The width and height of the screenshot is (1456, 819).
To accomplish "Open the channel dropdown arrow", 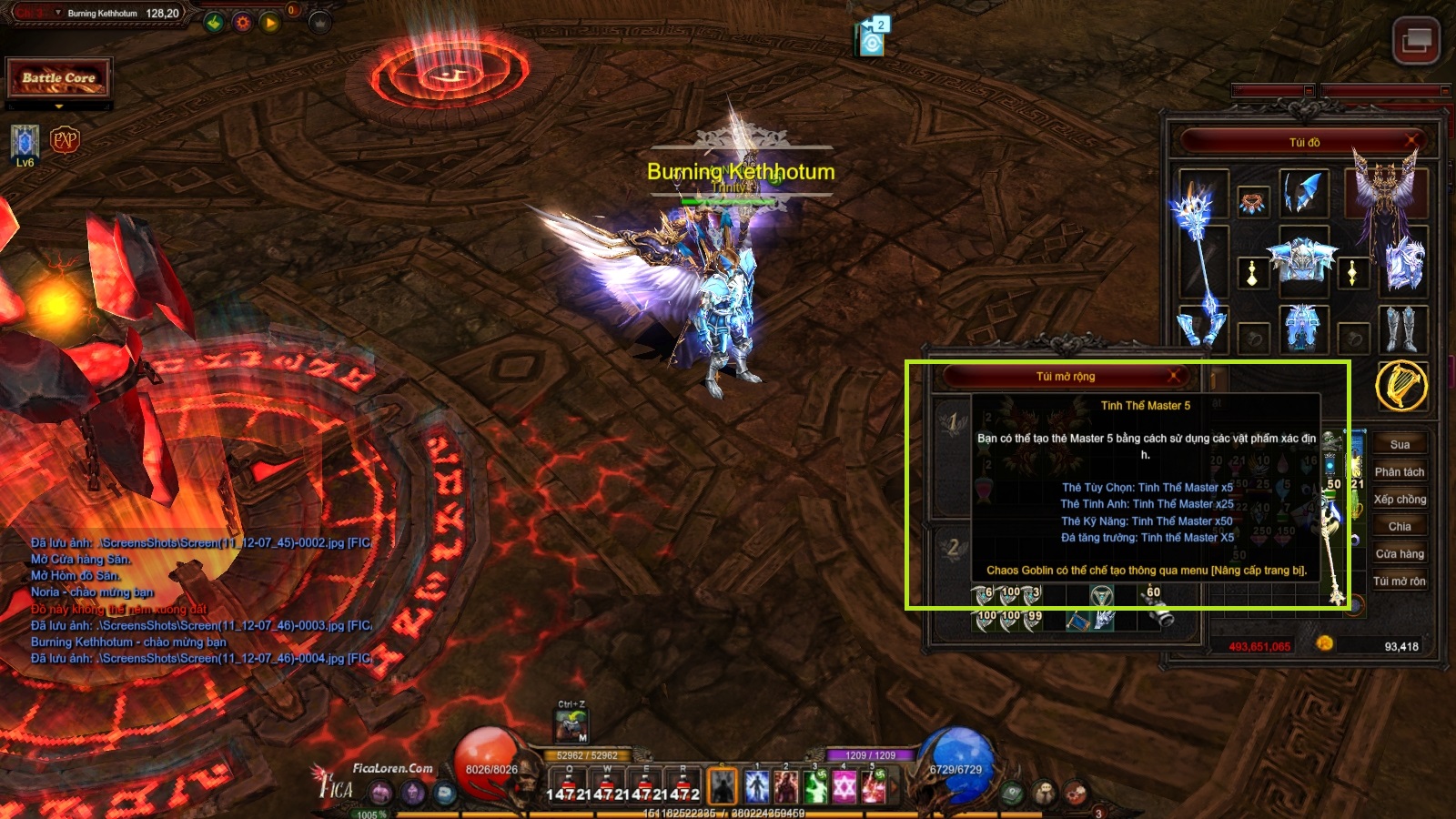I will click(x=58, y=14).
